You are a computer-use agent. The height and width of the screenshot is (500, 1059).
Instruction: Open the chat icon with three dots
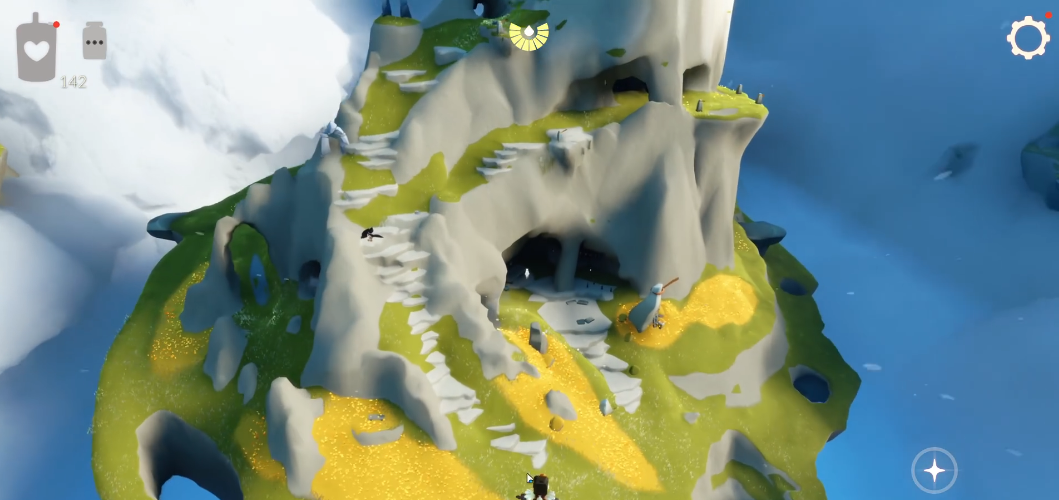point(95,41)
